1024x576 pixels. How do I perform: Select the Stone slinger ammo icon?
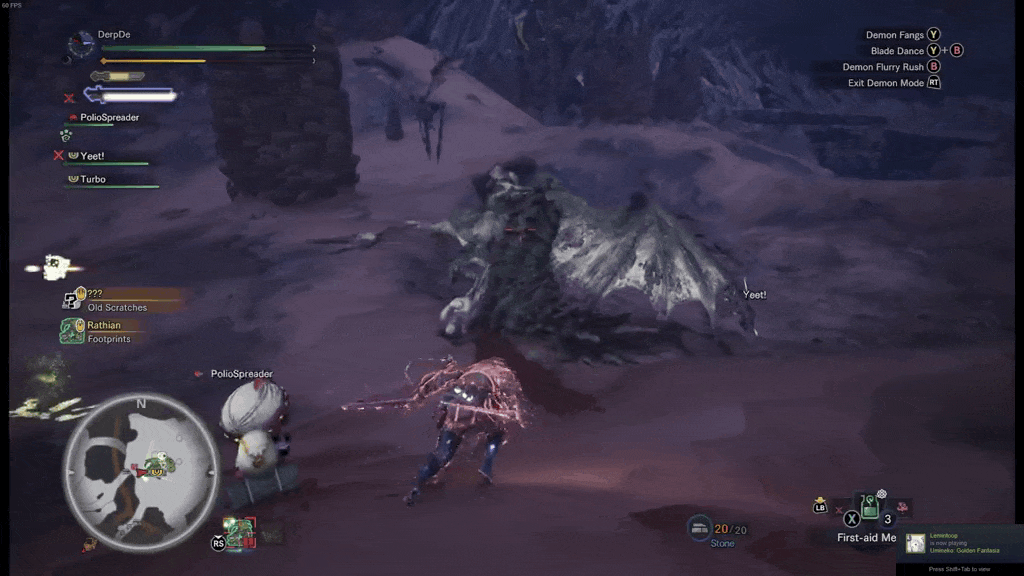(x=700, y=529)
